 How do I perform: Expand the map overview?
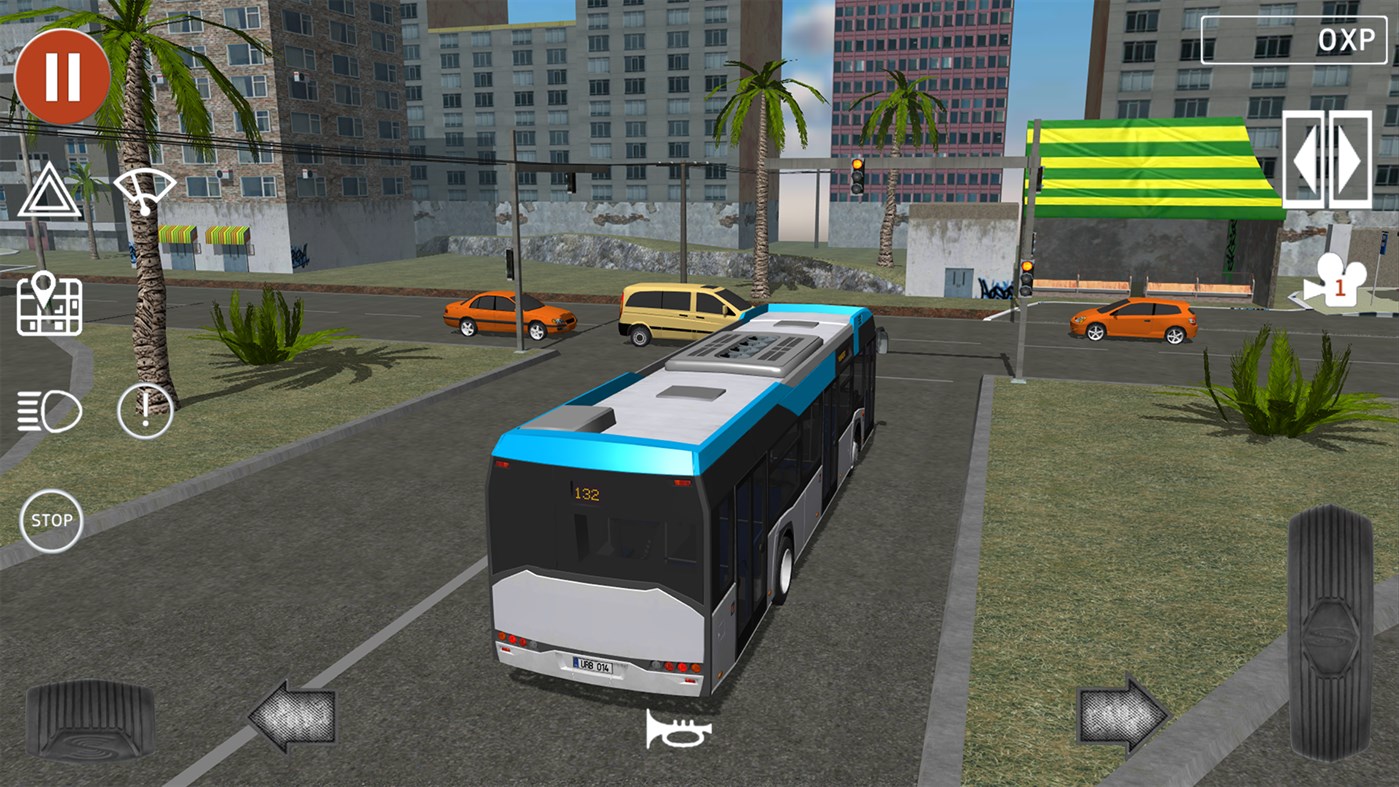pyautogui.click(x=48, y=303)
